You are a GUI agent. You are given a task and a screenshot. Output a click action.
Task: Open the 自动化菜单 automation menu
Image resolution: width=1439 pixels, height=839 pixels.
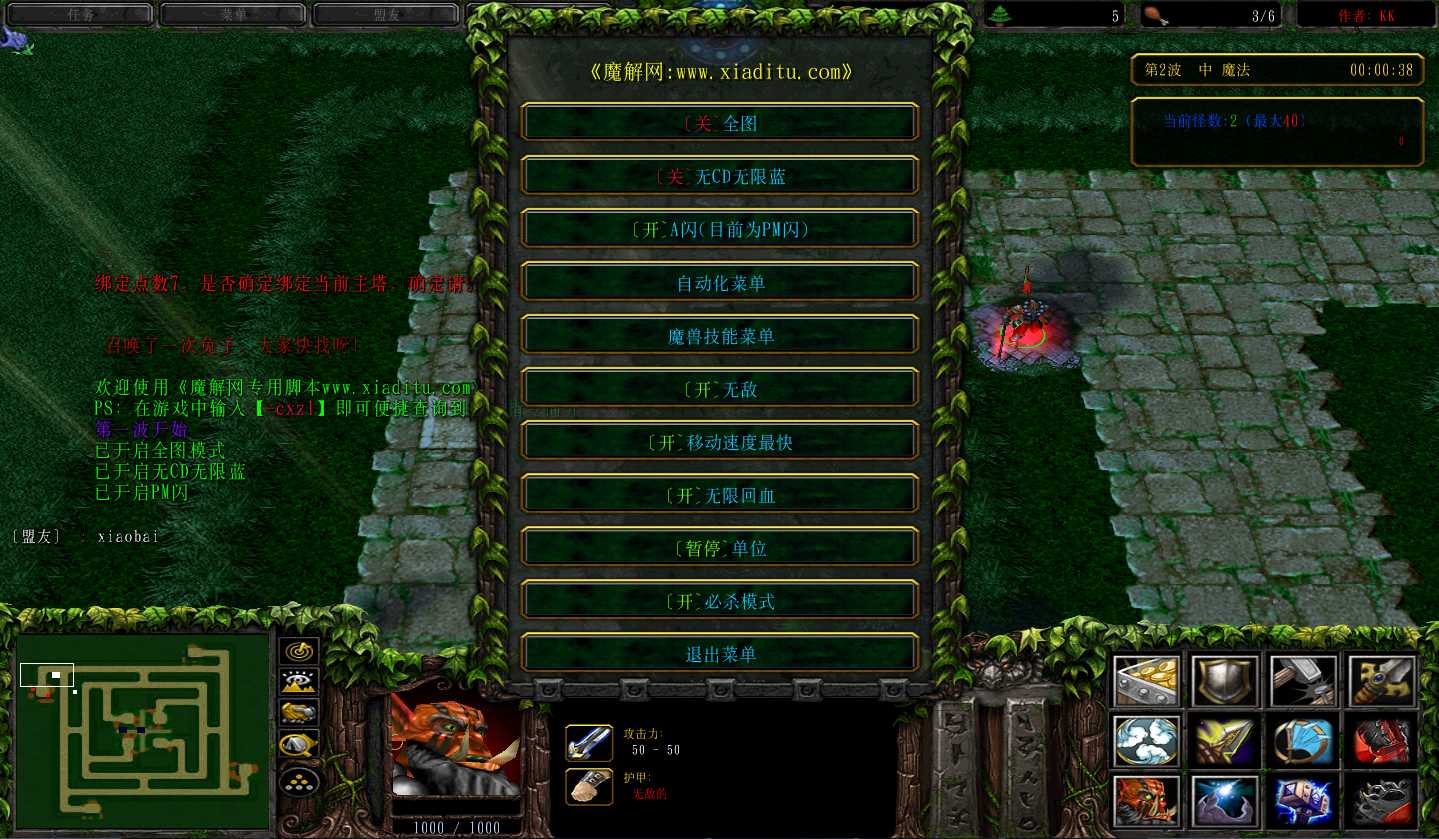(719, 283)
